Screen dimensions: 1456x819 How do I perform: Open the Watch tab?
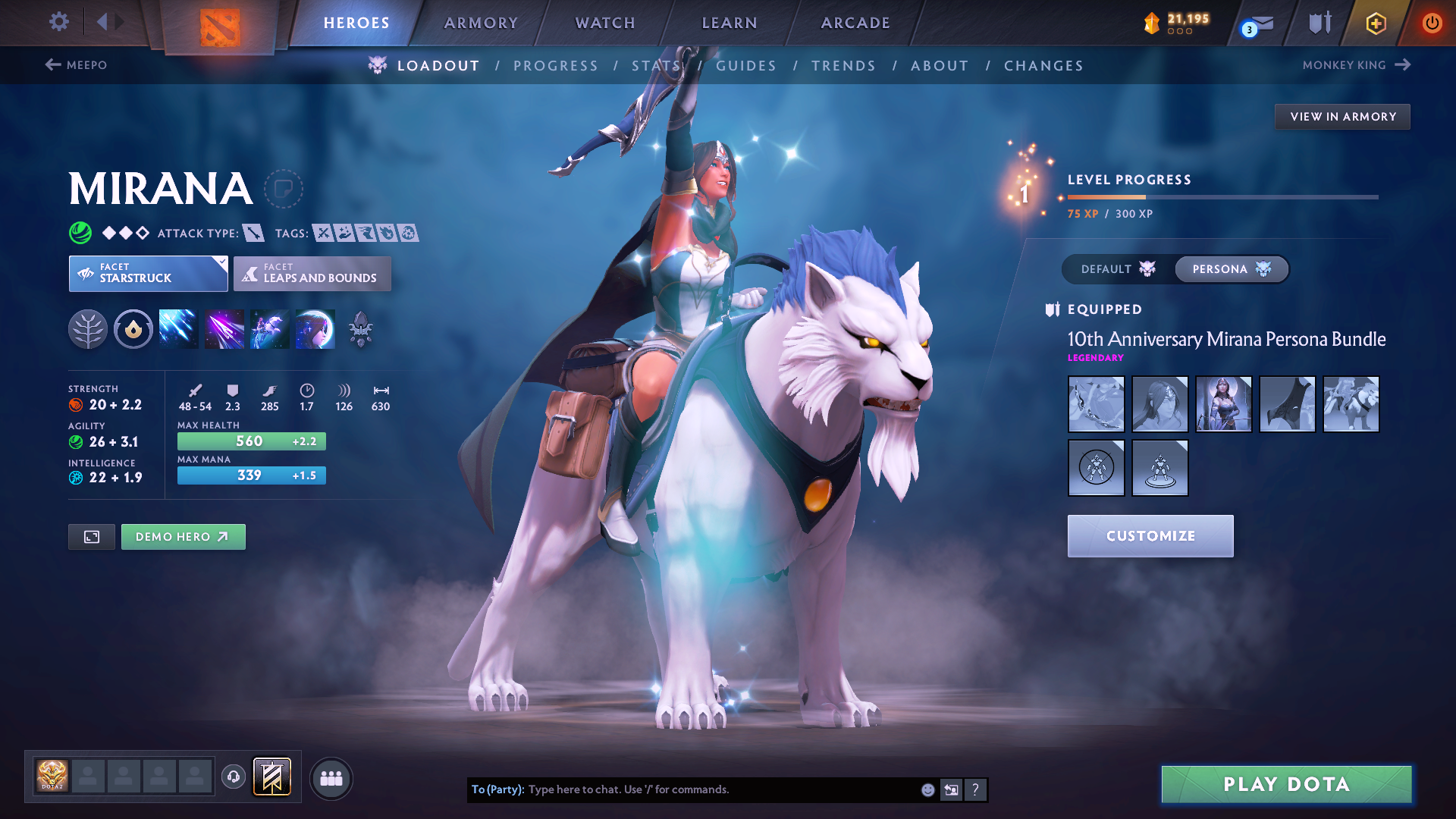click(605, 23)
